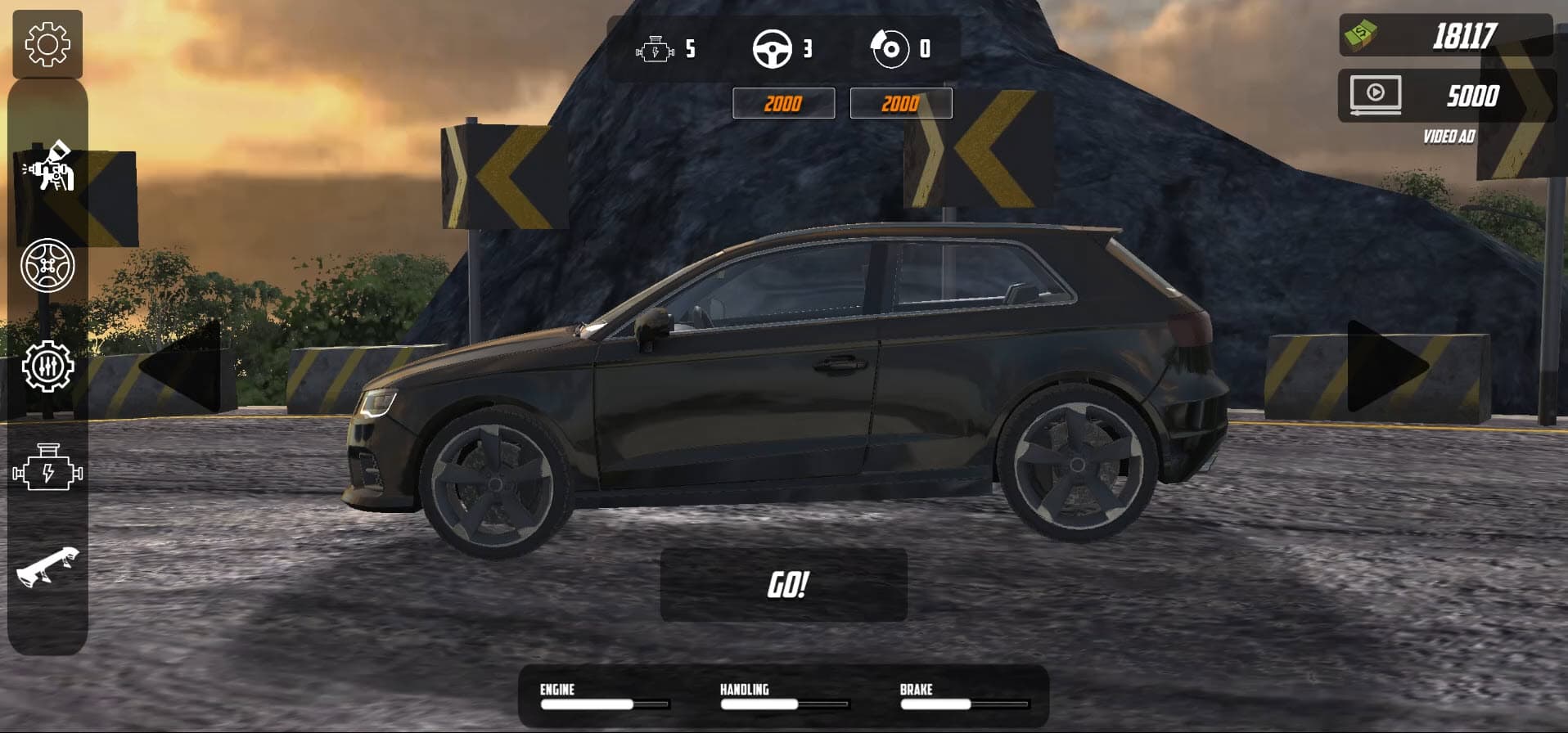The image size is (1568, 733).
Task: Open the tuning gear options
Action: [49, 368]
